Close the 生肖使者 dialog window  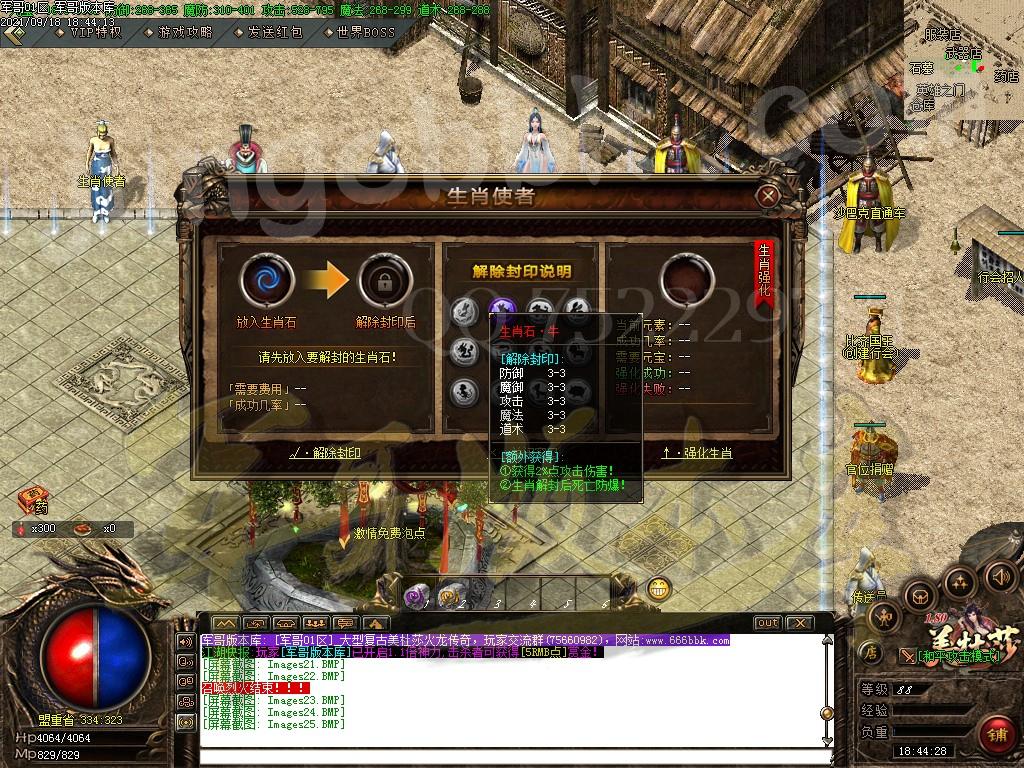click(x=768, y=196)
